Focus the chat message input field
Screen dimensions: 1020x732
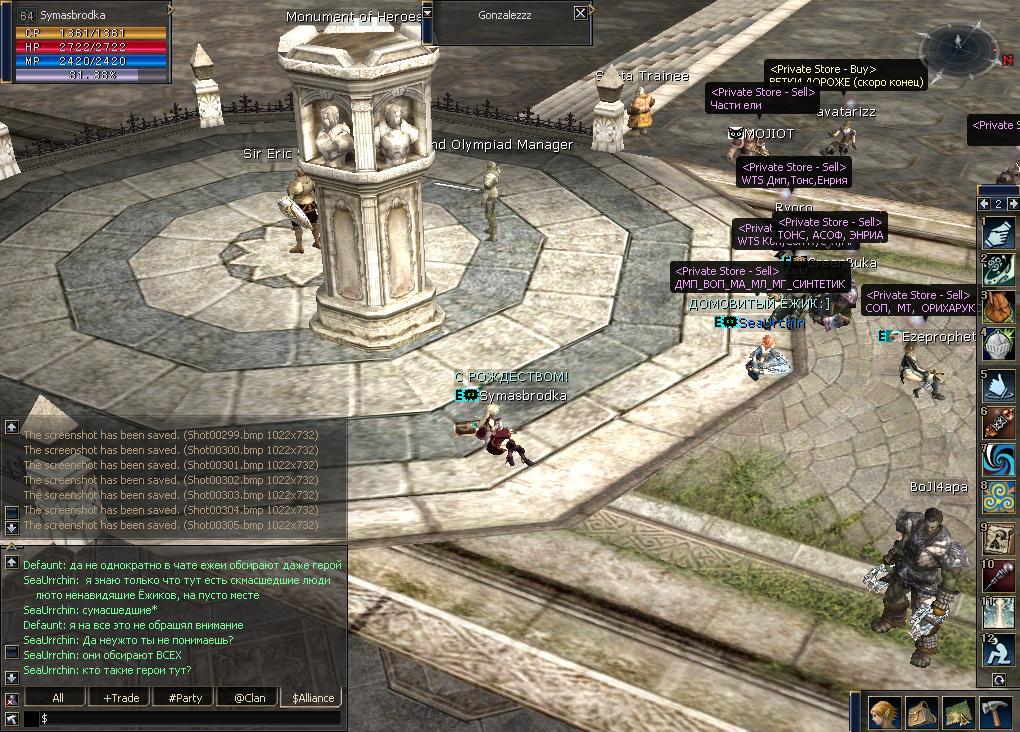tap(190, 718)
